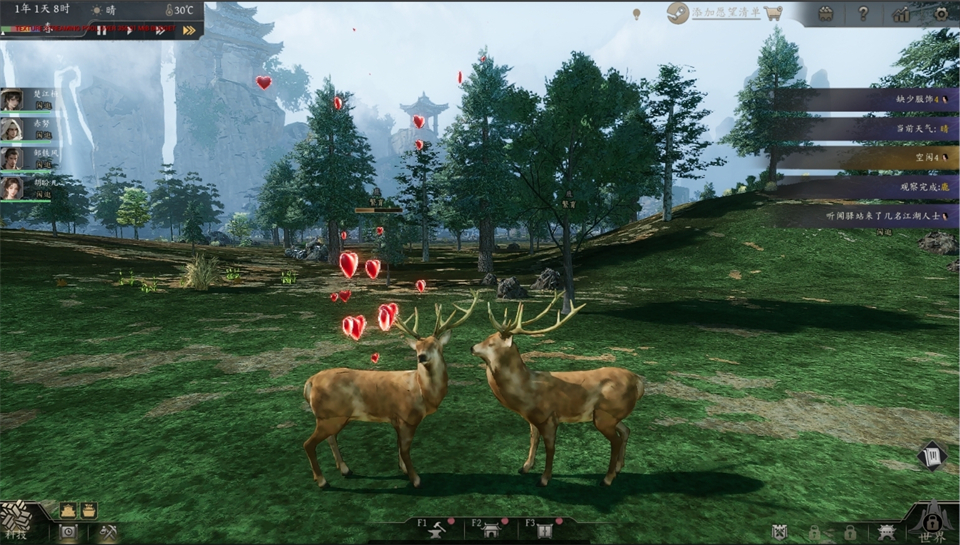This screenshot has width=960, height=545.
Task: Open the 科技 technology menu
Action: coord(17,520)
